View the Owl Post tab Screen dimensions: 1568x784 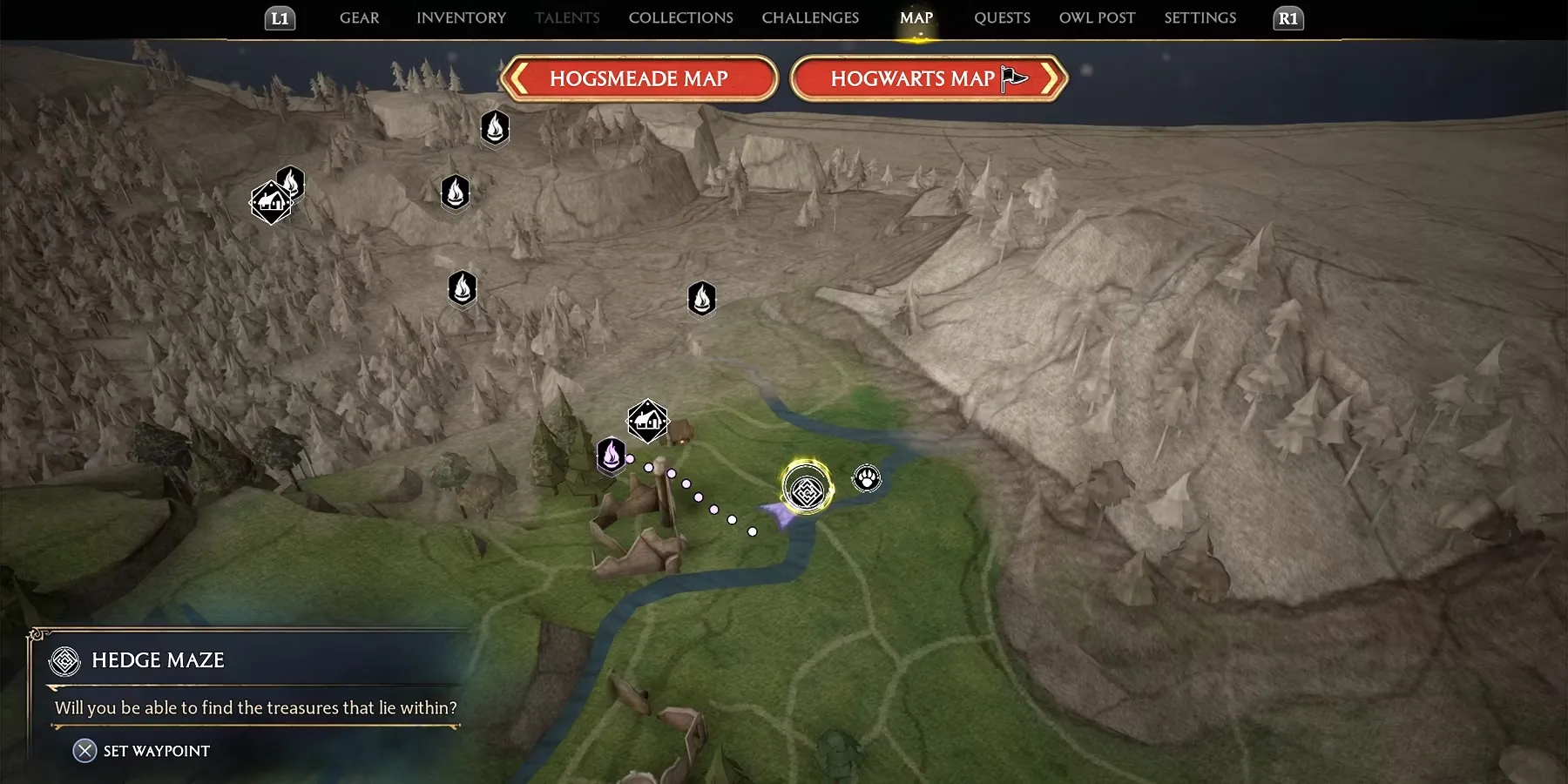coord(1097,18)
